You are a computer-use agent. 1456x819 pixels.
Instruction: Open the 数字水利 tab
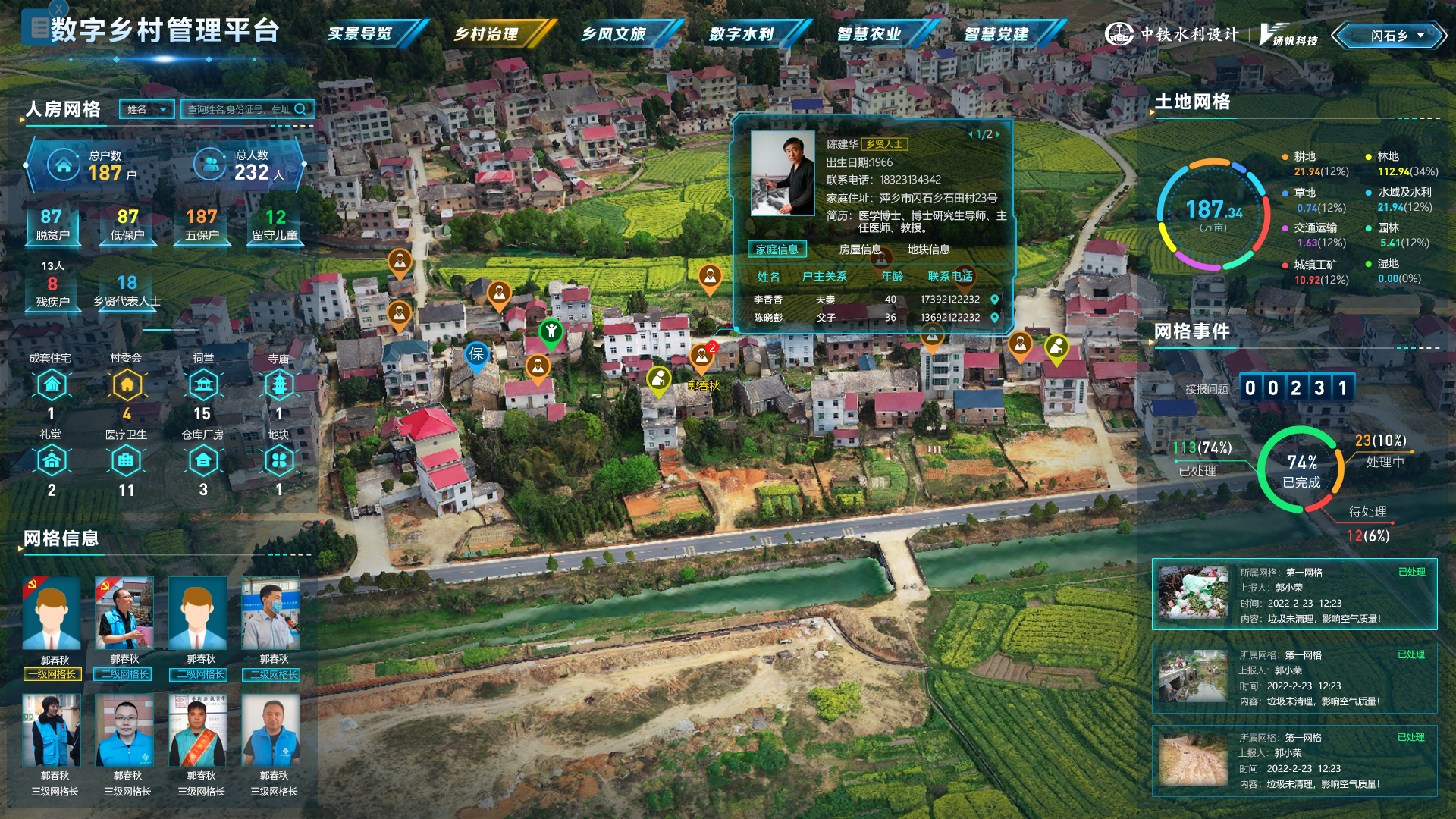tap(742, 34)
